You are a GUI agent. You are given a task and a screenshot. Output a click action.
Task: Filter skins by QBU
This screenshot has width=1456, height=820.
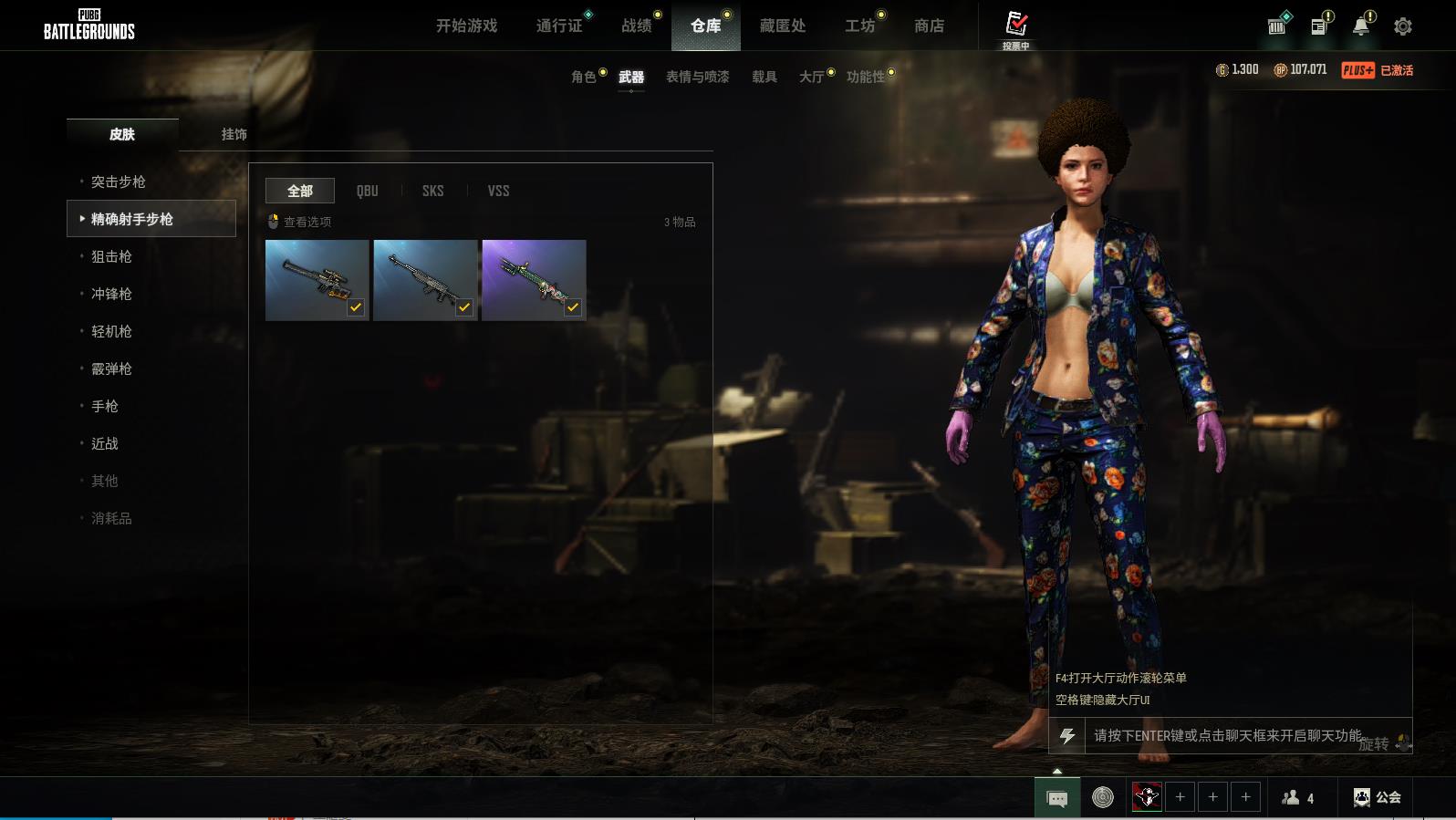point(367,191)
